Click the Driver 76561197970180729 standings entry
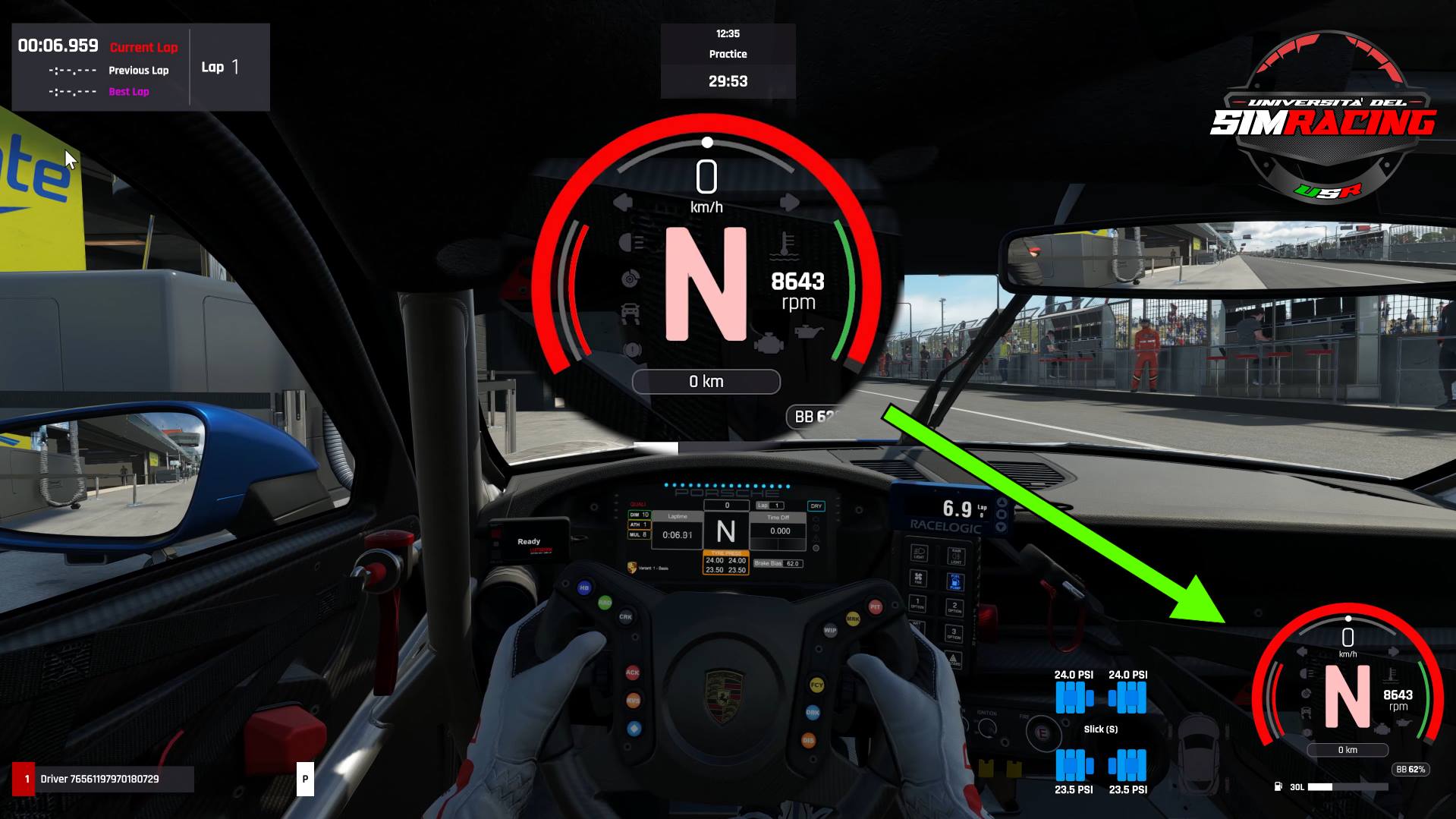The image size is (1456, 819). pyautogui.click(x=99, y=777)
